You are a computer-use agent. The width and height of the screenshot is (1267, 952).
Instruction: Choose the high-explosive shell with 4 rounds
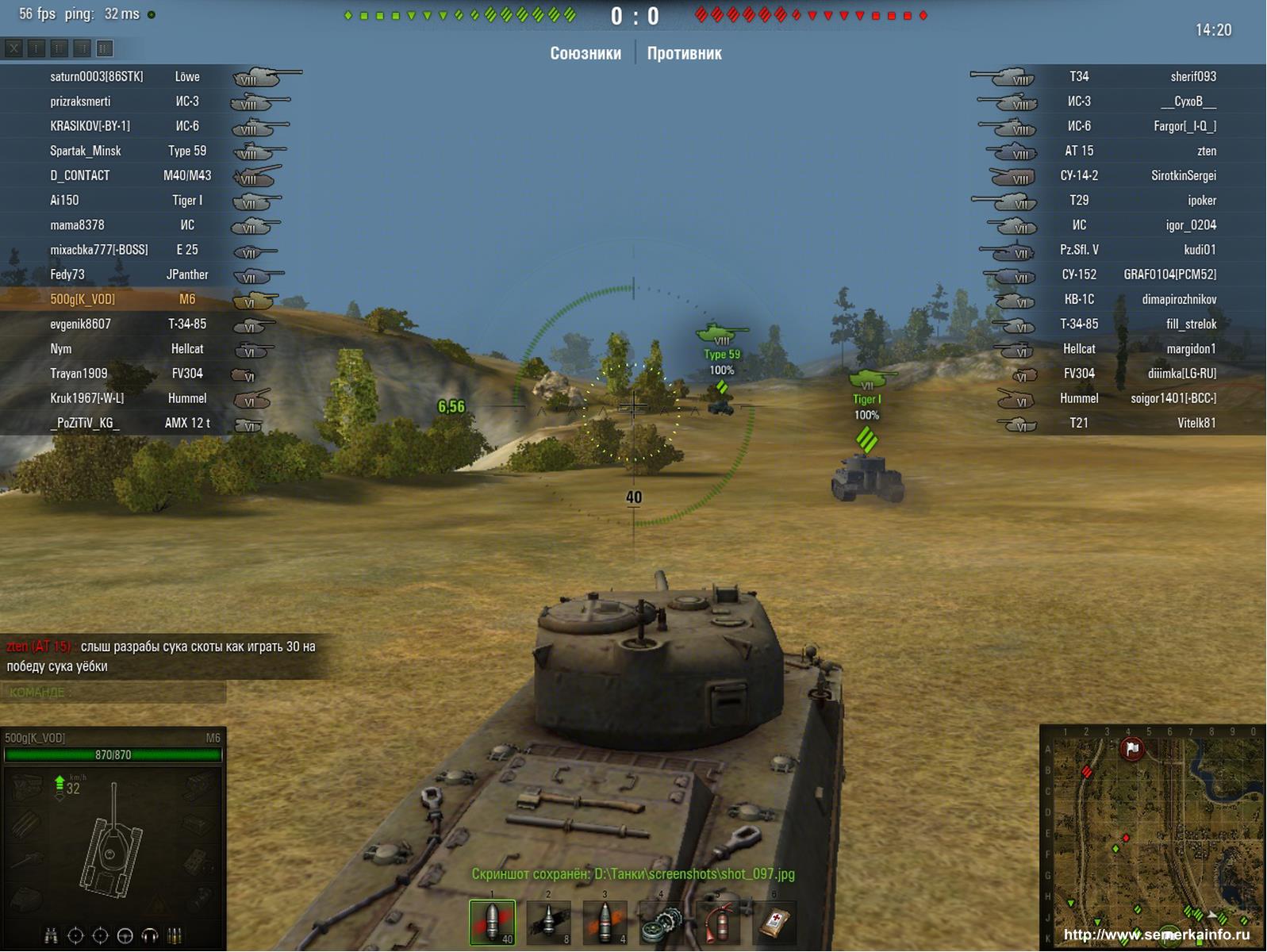click(605, 922)
